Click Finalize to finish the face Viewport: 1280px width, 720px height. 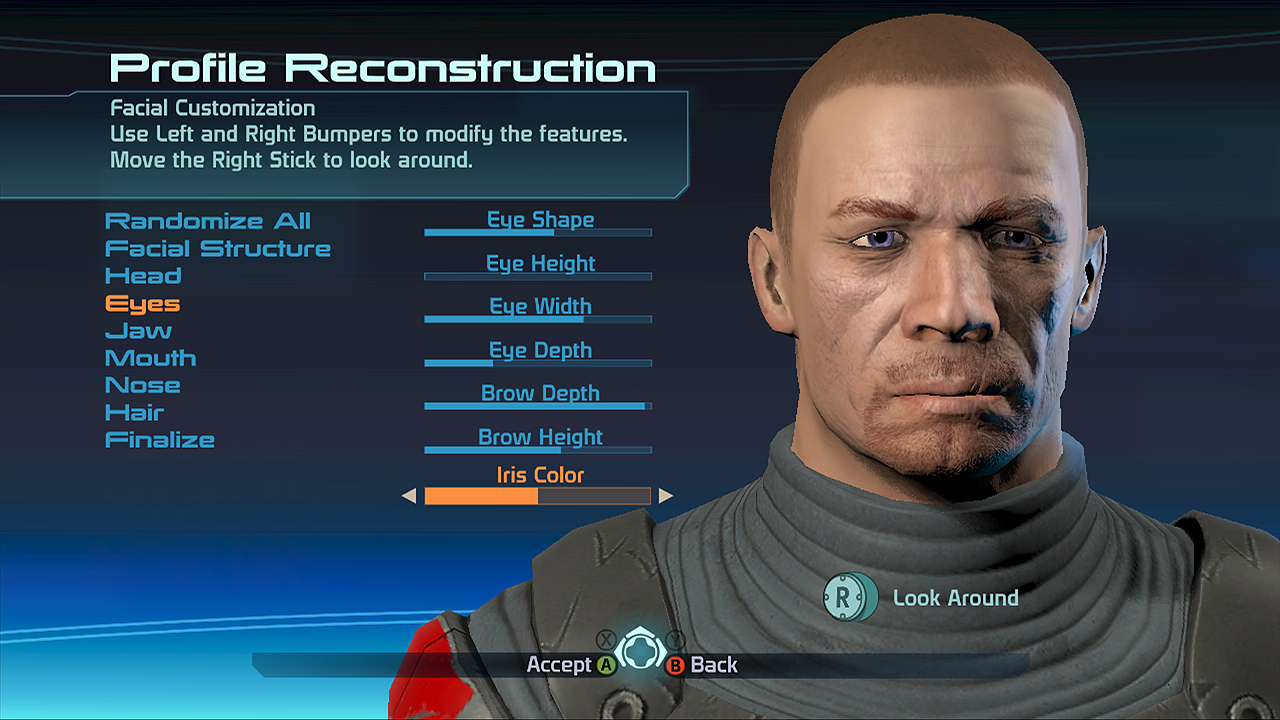(x=160, y=440)
